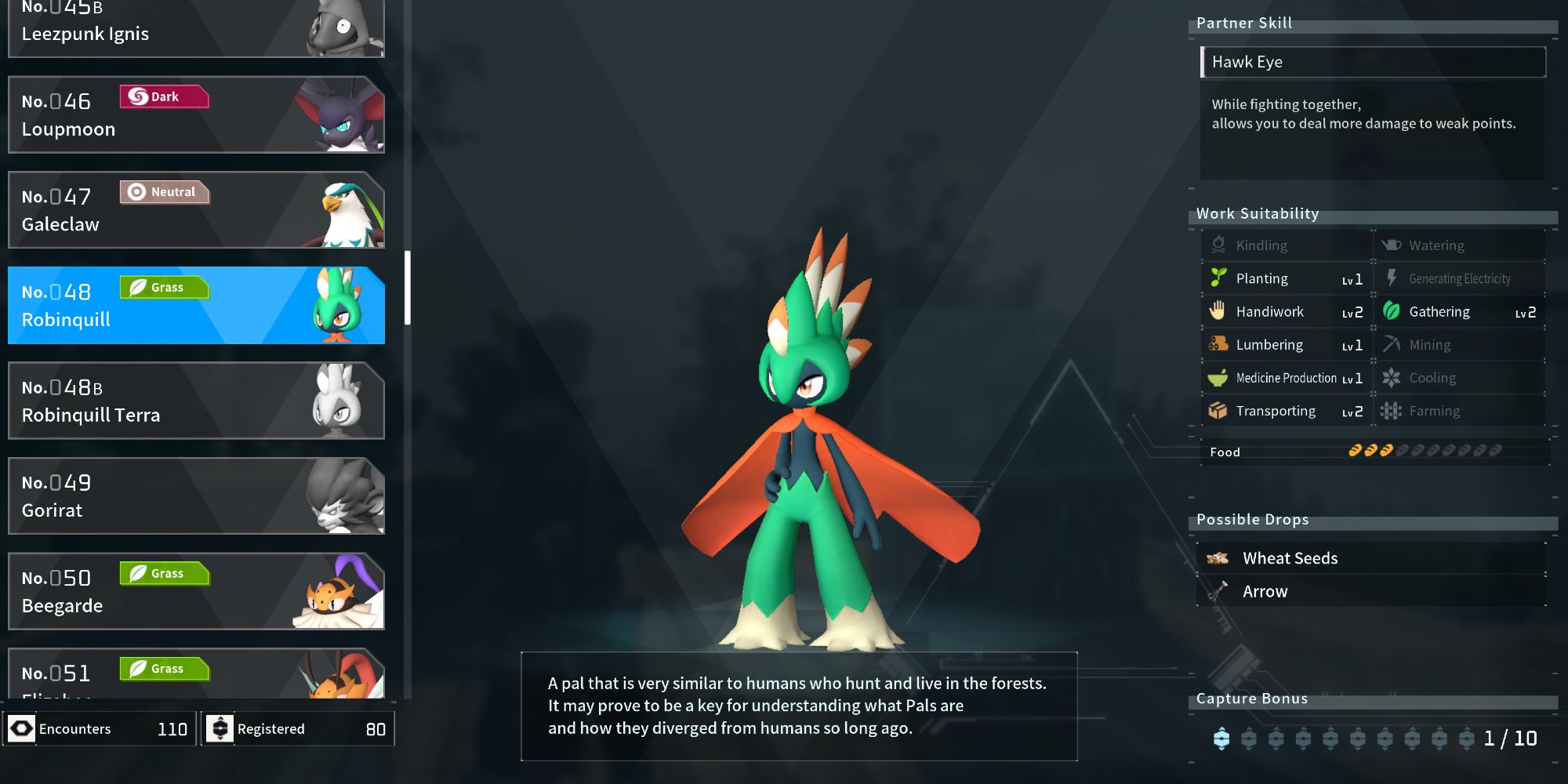Click the Mining pickaxe icon

(1392, 345)
